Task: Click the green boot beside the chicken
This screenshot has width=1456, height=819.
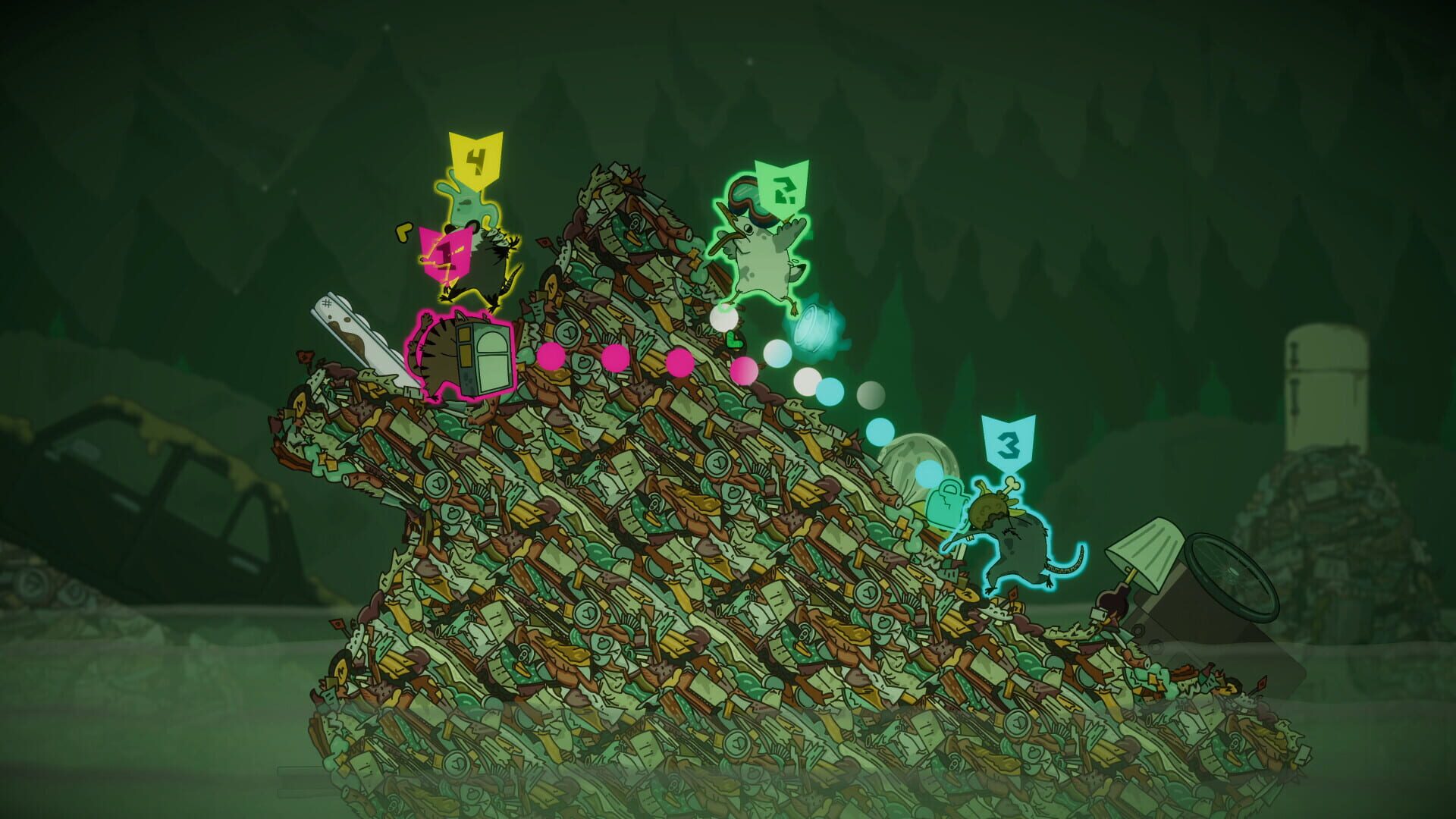Action: [x=734, y=340]
